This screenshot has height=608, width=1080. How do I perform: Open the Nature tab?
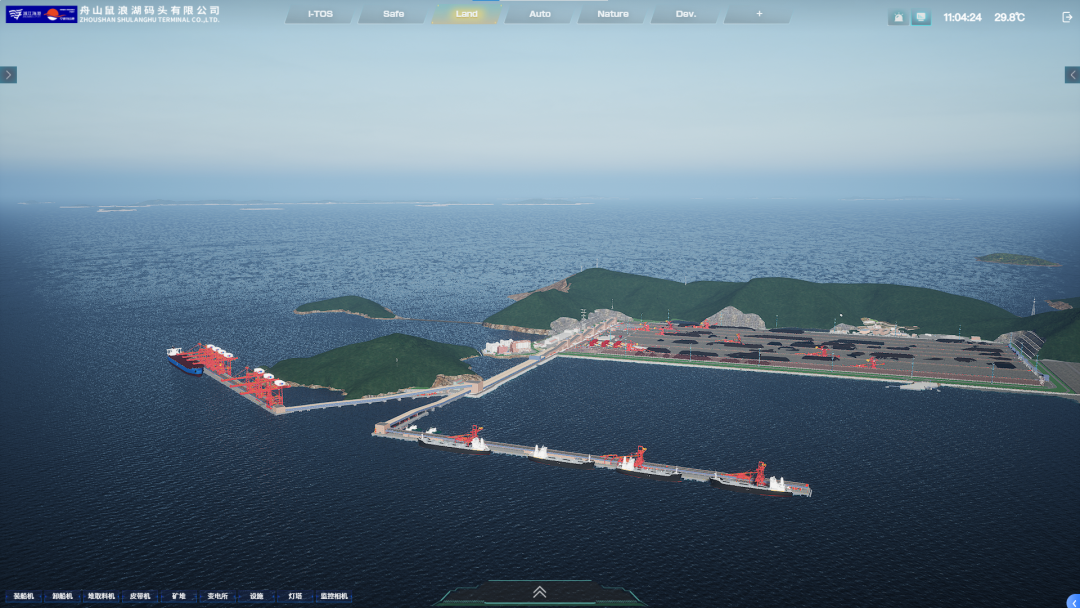613,14
